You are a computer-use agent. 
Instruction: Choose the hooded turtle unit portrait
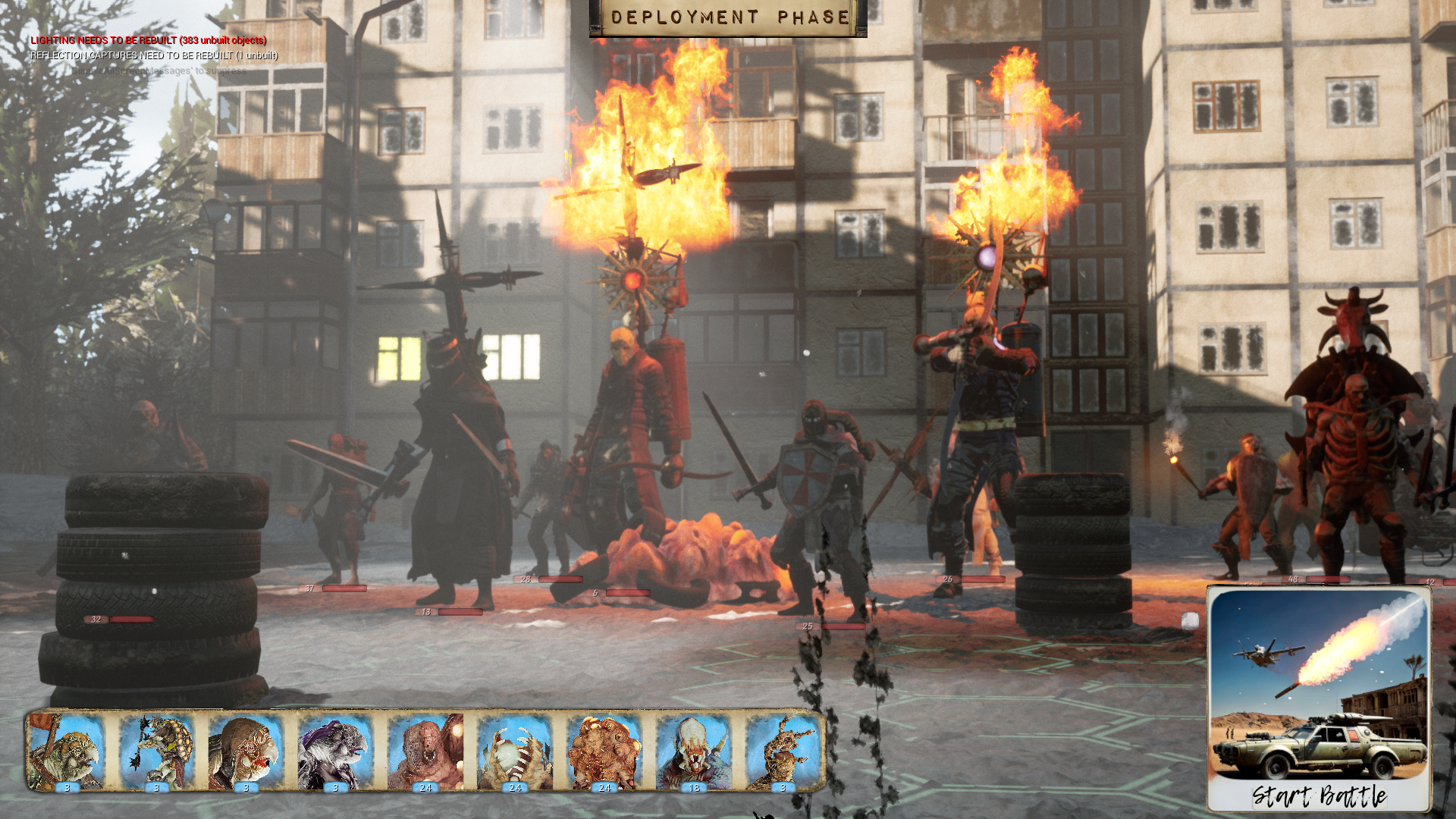pyautogui.click(x=246, y=752)
